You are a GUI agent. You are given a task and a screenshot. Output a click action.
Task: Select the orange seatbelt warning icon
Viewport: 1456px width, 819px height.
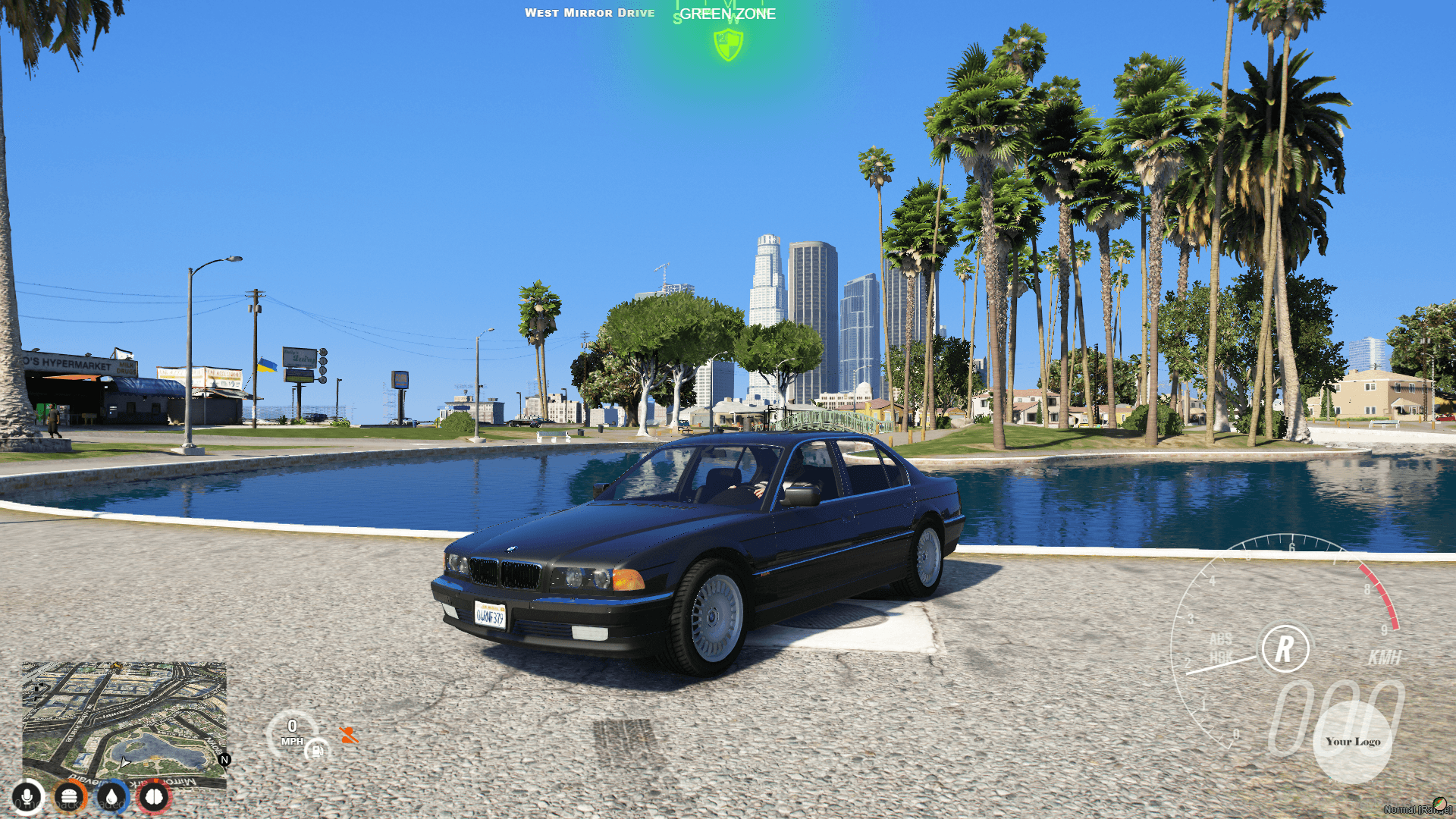(350, 736)
